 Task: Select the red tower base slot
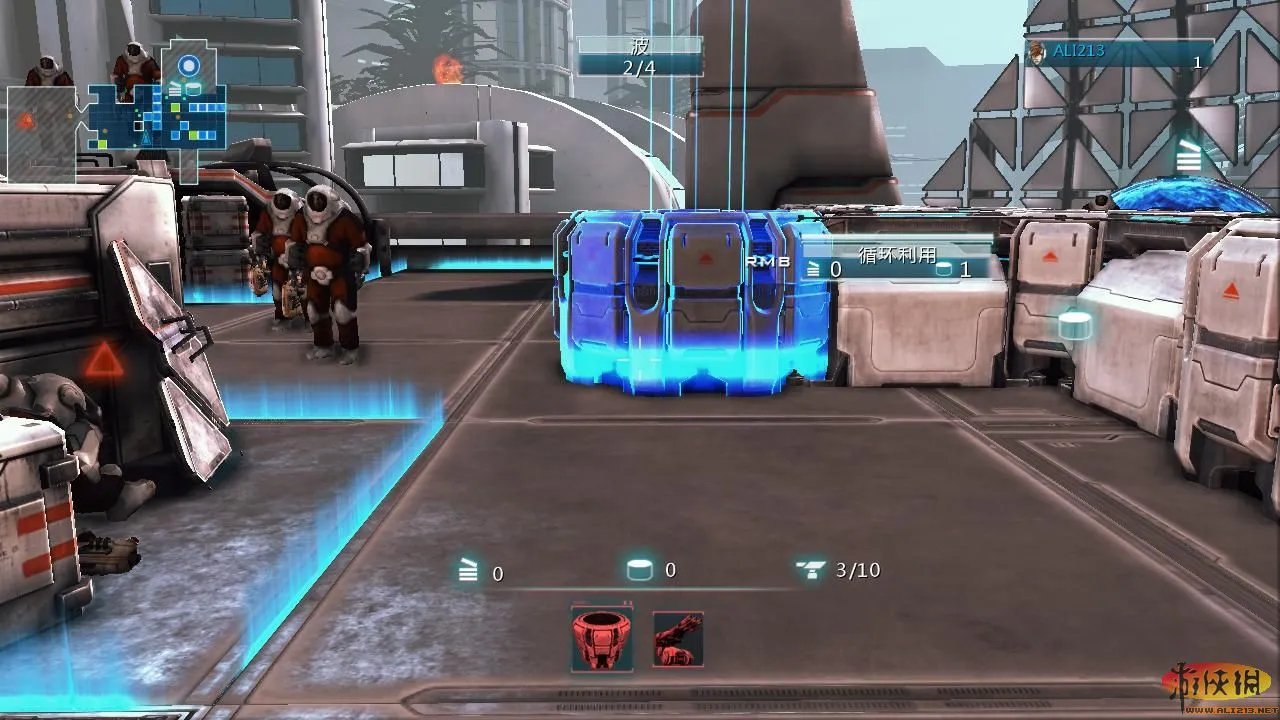click(601, 639)
